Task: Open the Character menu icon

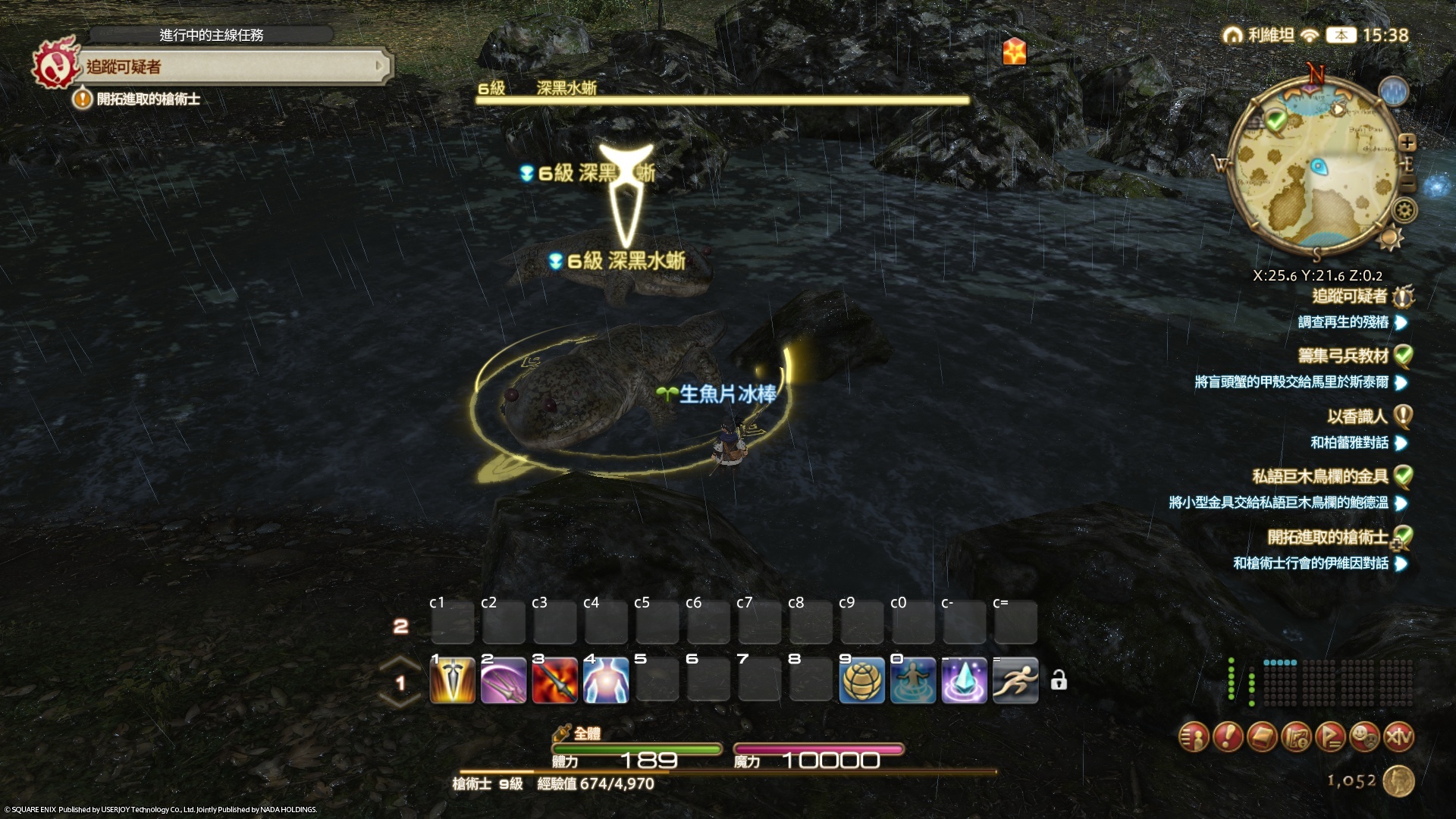Action: point(1194,736)
